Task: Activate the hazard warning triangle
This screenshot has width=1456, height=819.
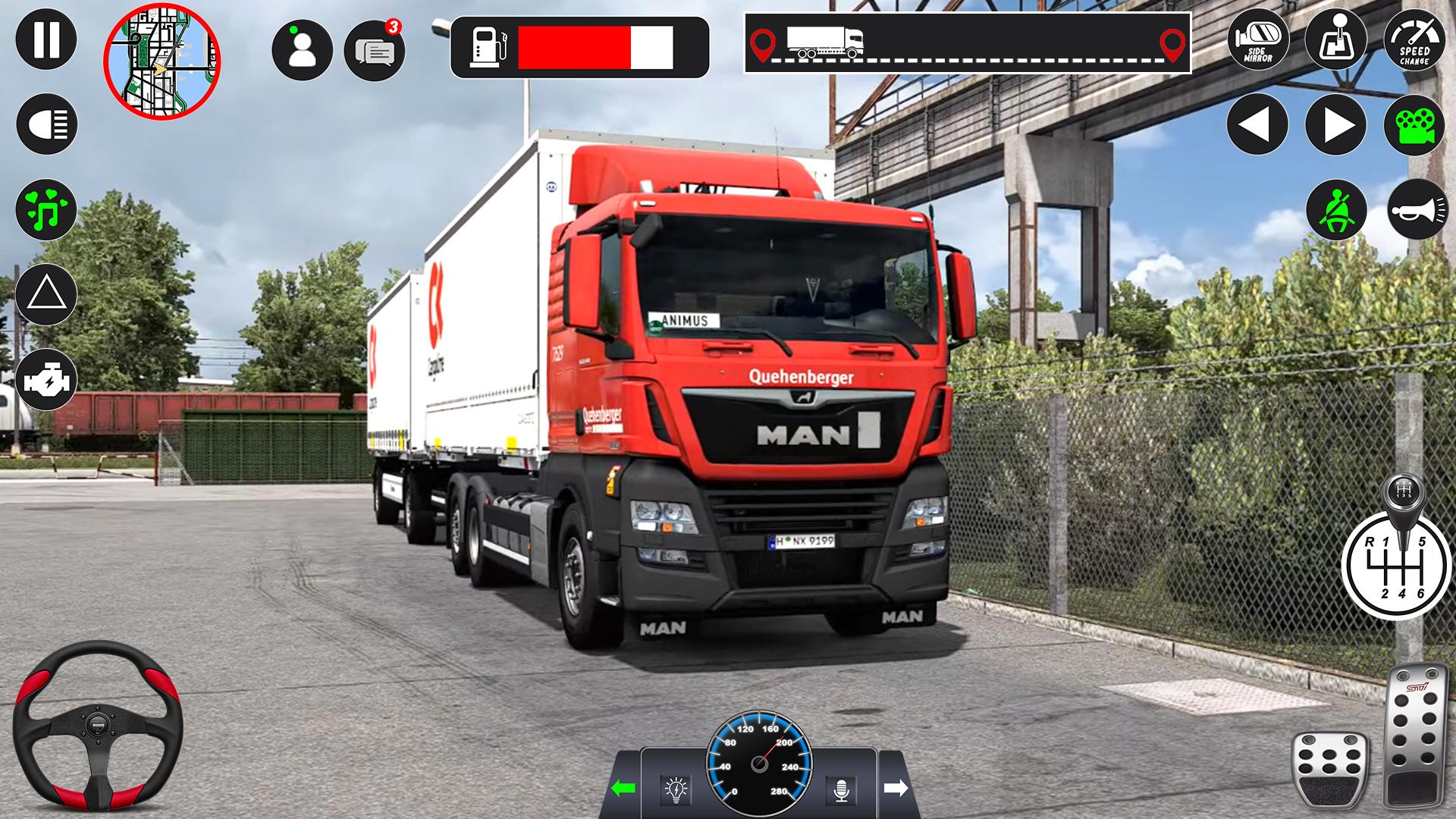Action: (45, 294)
